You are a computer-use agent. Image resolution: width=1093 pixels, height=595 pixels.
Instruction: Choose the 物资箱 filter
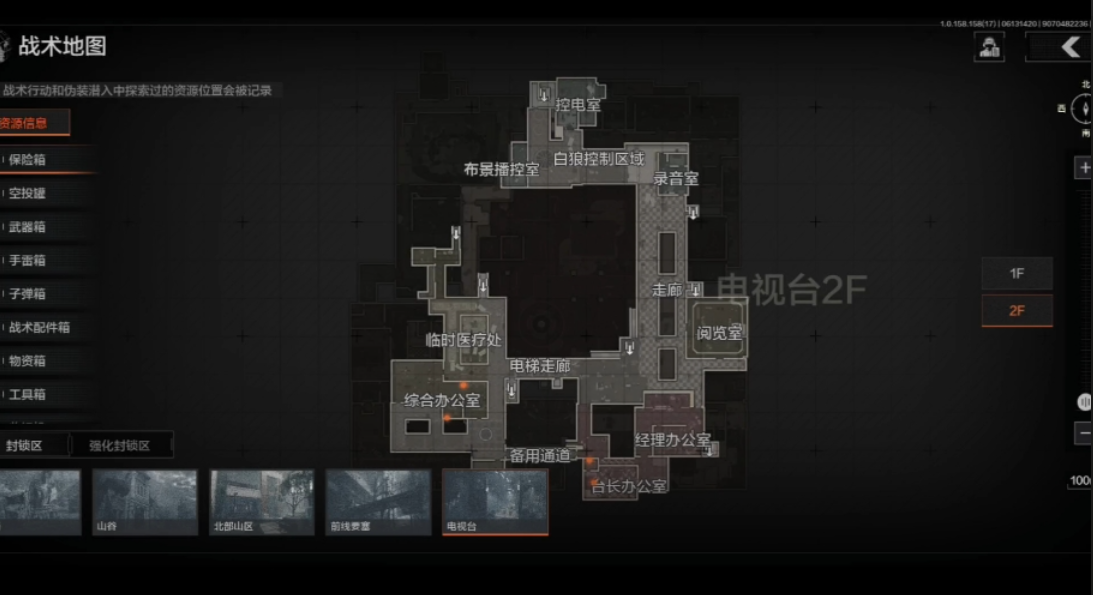point(28,361)
